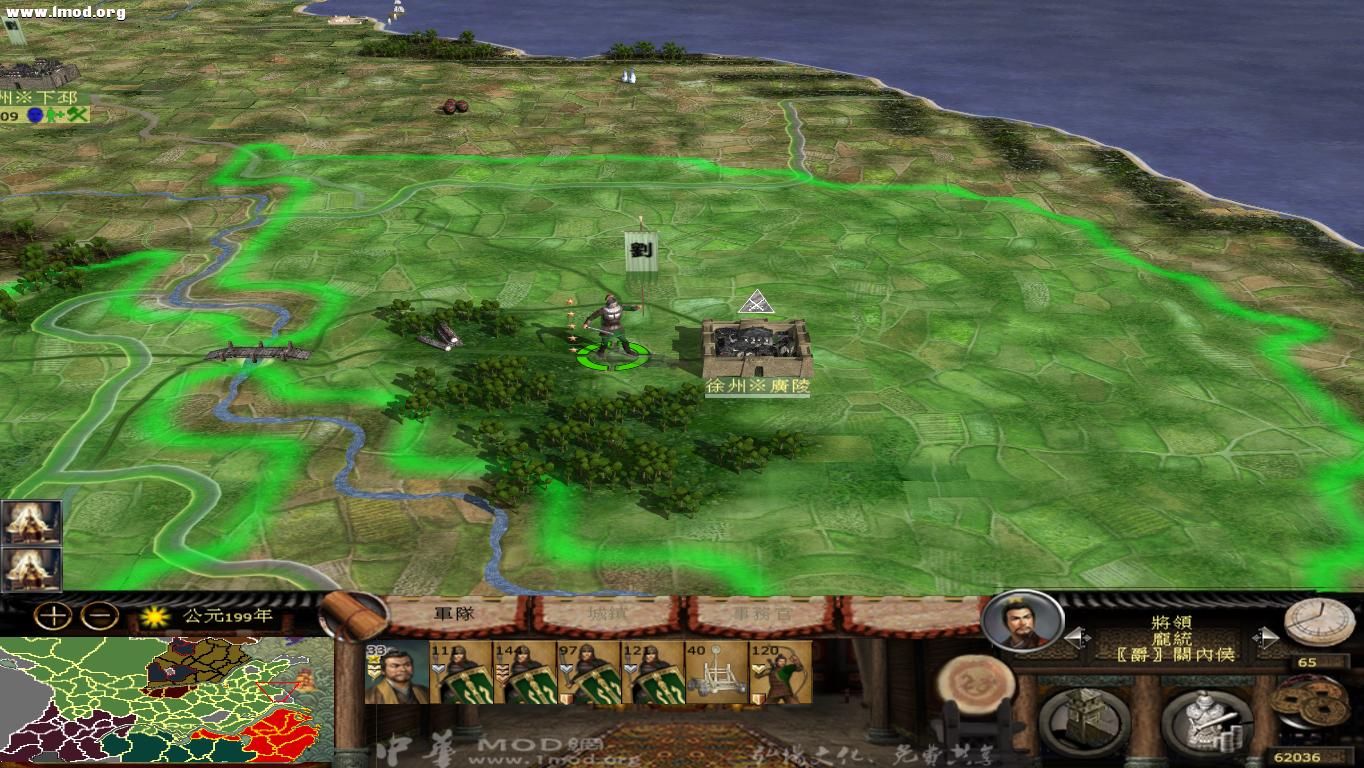This screenshot has width=1364, height=768.
Task: Click the sundial clock icon at top right
Action: coord(1322,620)
